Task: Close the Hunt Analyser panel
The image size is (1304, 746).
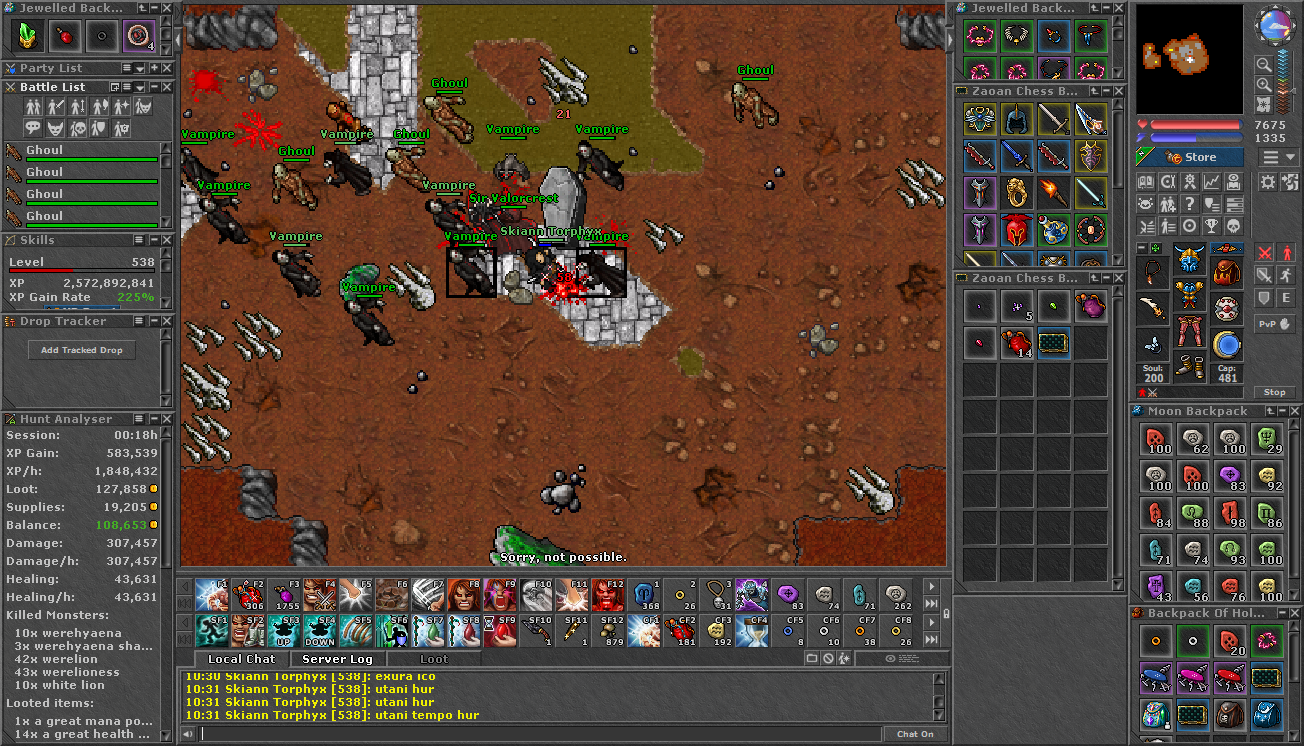Action: click(x=166, y=419)
